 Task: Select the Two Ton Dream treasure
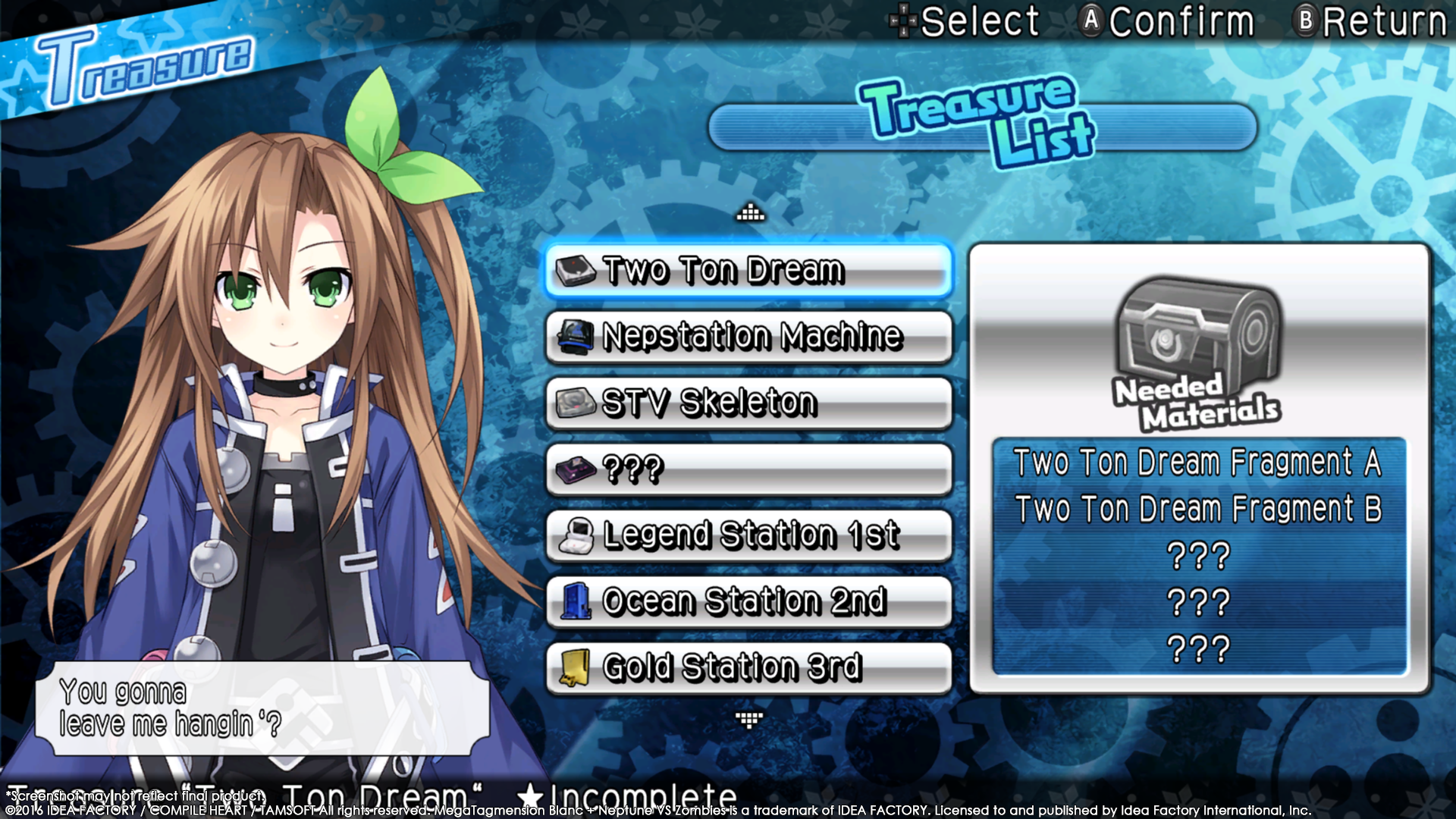[x=748, y=271]
